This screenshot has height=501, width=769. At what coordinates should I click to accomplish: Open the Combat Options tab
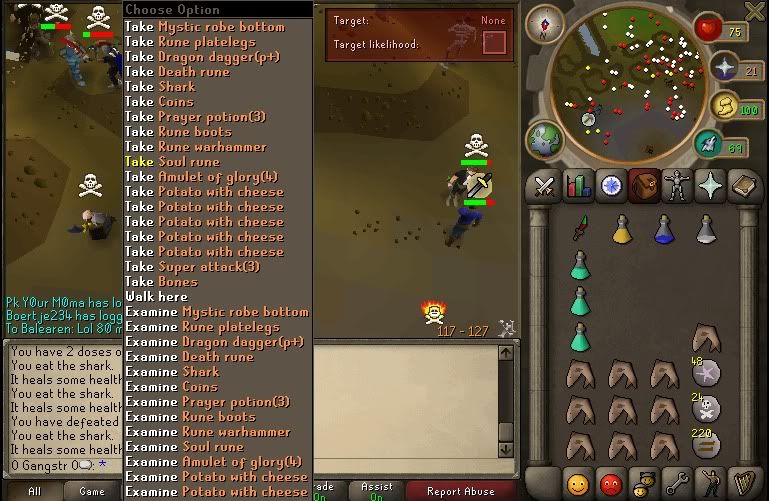pos(544,186)
